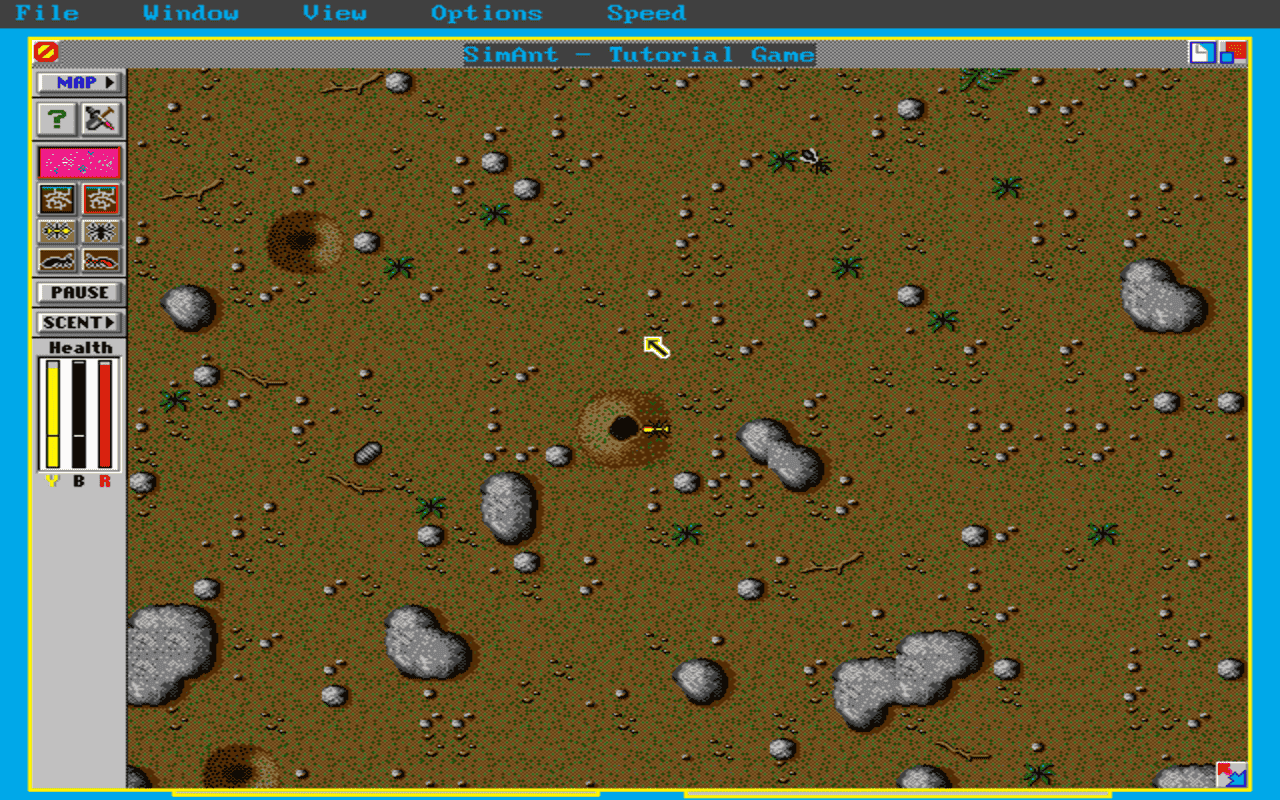Click the full-window document icon top right
The width and height of the screenshot is (1280, 800).
point(1202,54)
